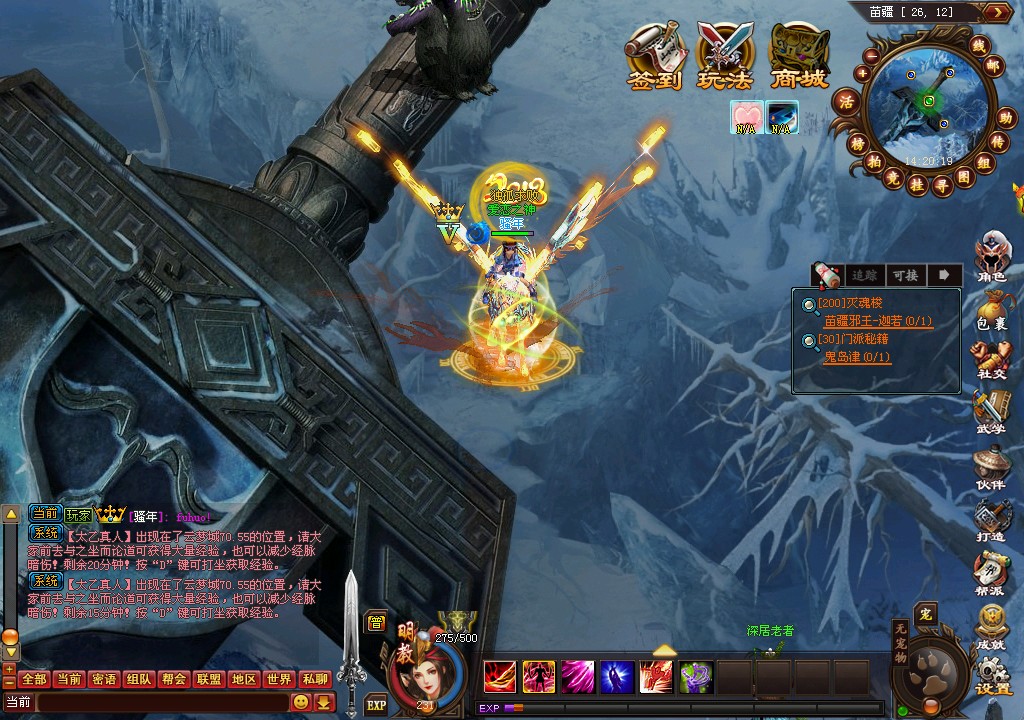Open the mail via the 邮 button
Image resolution: width=1024 pixels, height=720 pixels.
point(992,66)
